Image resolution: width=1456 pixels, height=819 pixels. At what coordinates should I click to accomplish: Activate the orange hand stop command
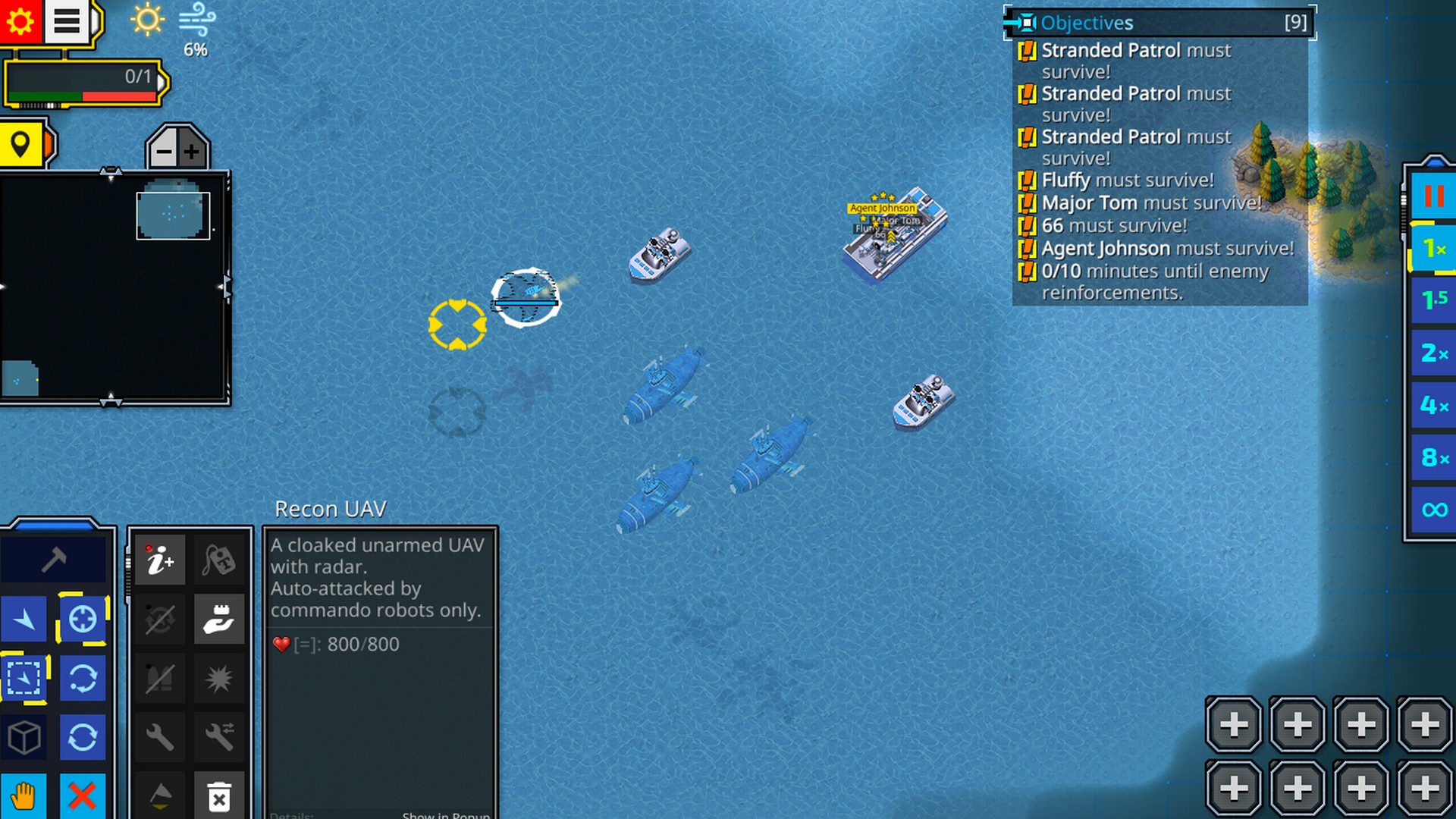[x=24, y=796]
